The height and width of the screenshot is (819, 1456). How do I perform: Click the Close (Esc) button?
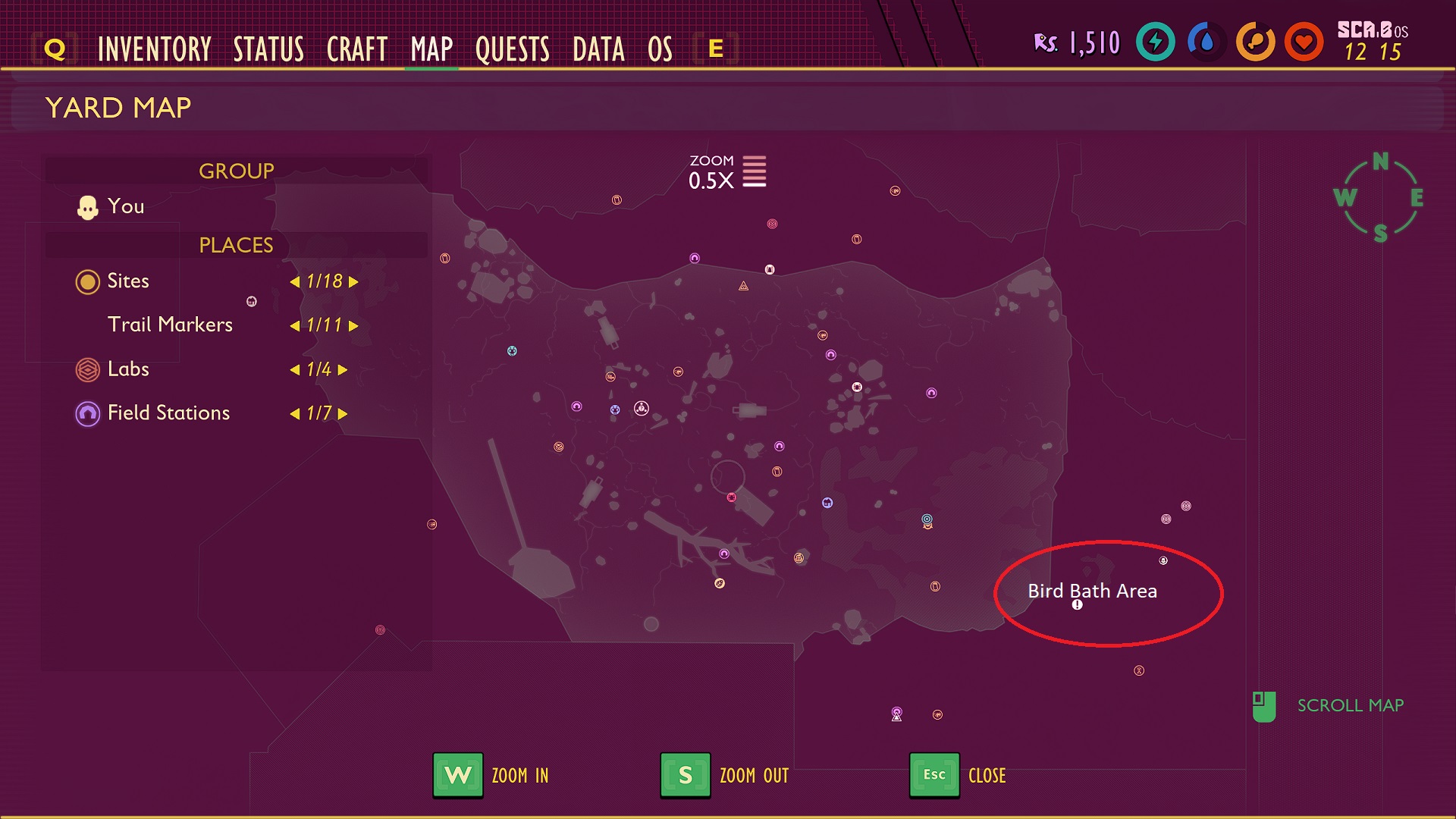(934, 775)
